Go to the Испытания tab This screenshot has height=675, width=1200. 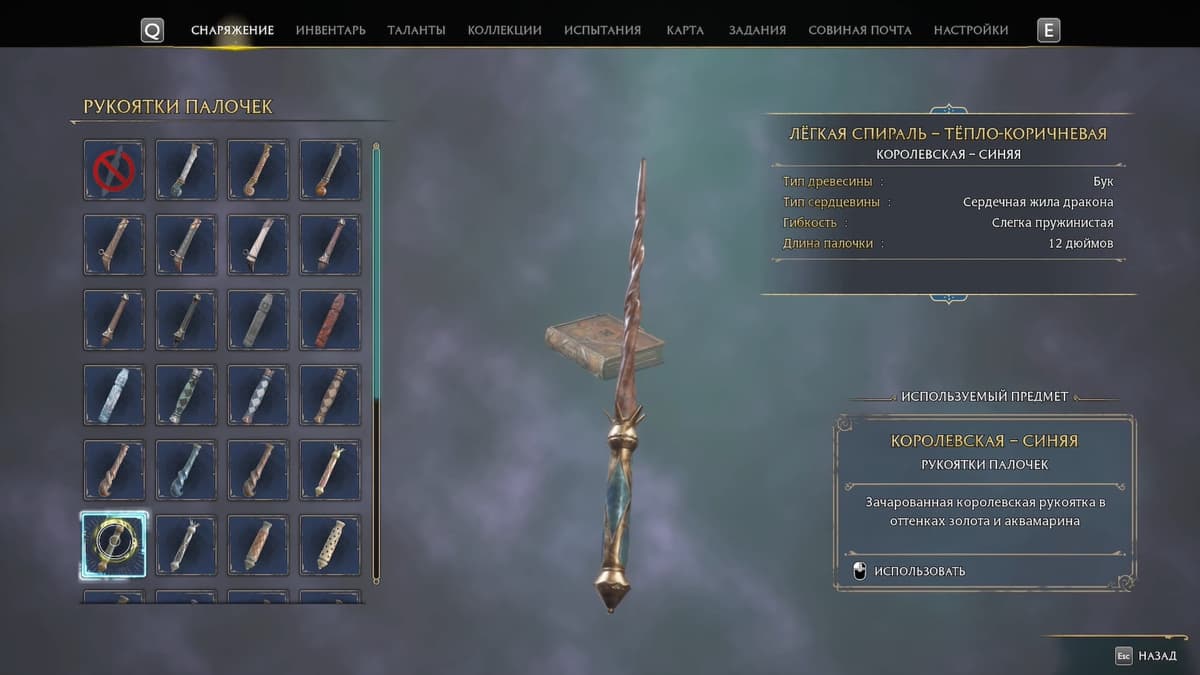pos(602,30)
